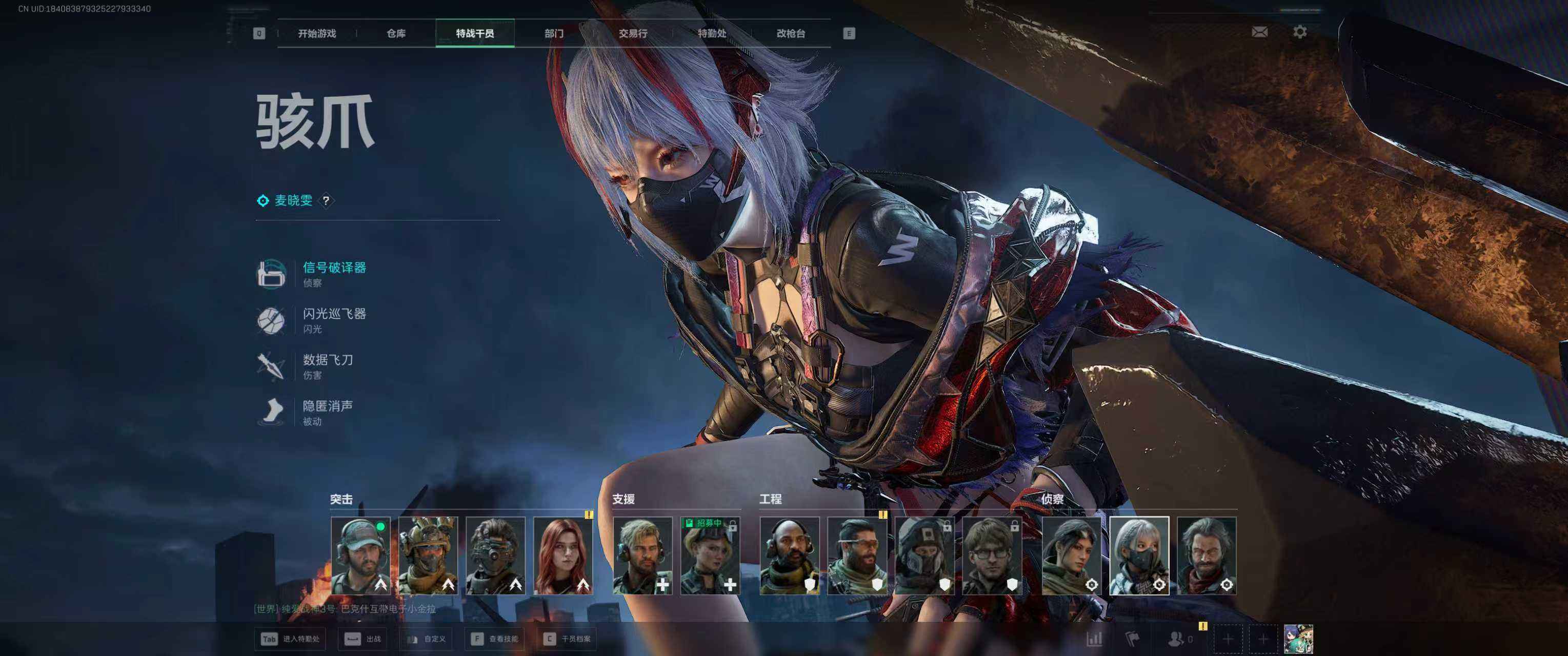Select the 信号破译器 skill entry

(334, 268)
